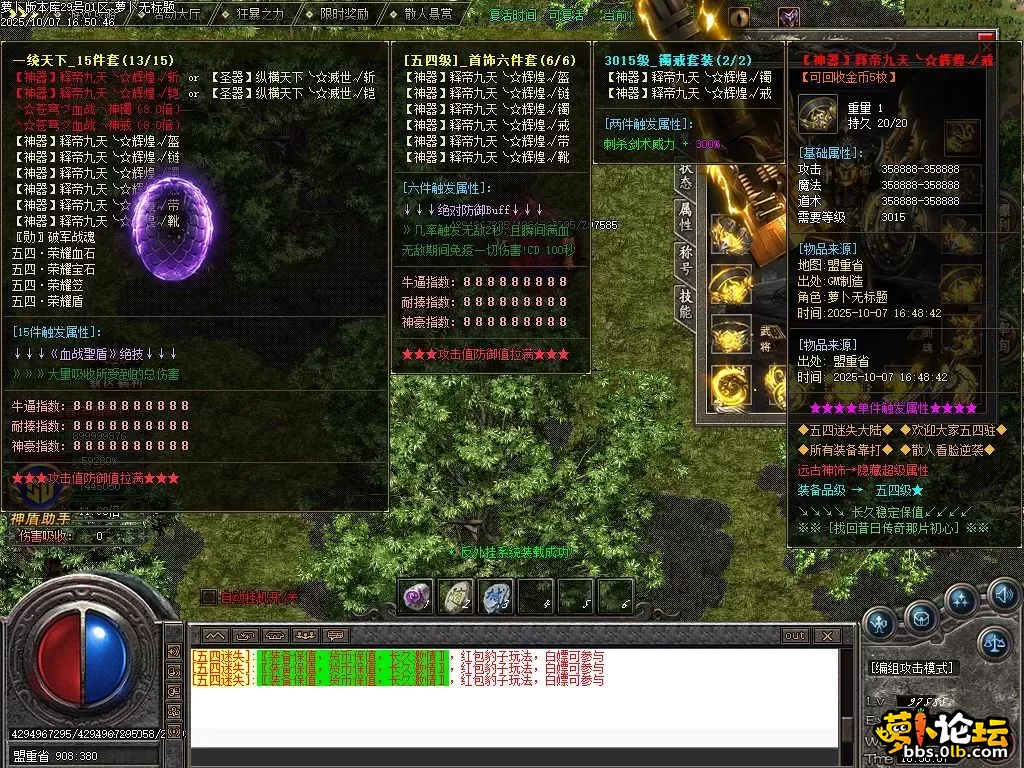Toggle the 自动挂机 checkbox
Screen dimensions: 1024x768
click(208, 597)
